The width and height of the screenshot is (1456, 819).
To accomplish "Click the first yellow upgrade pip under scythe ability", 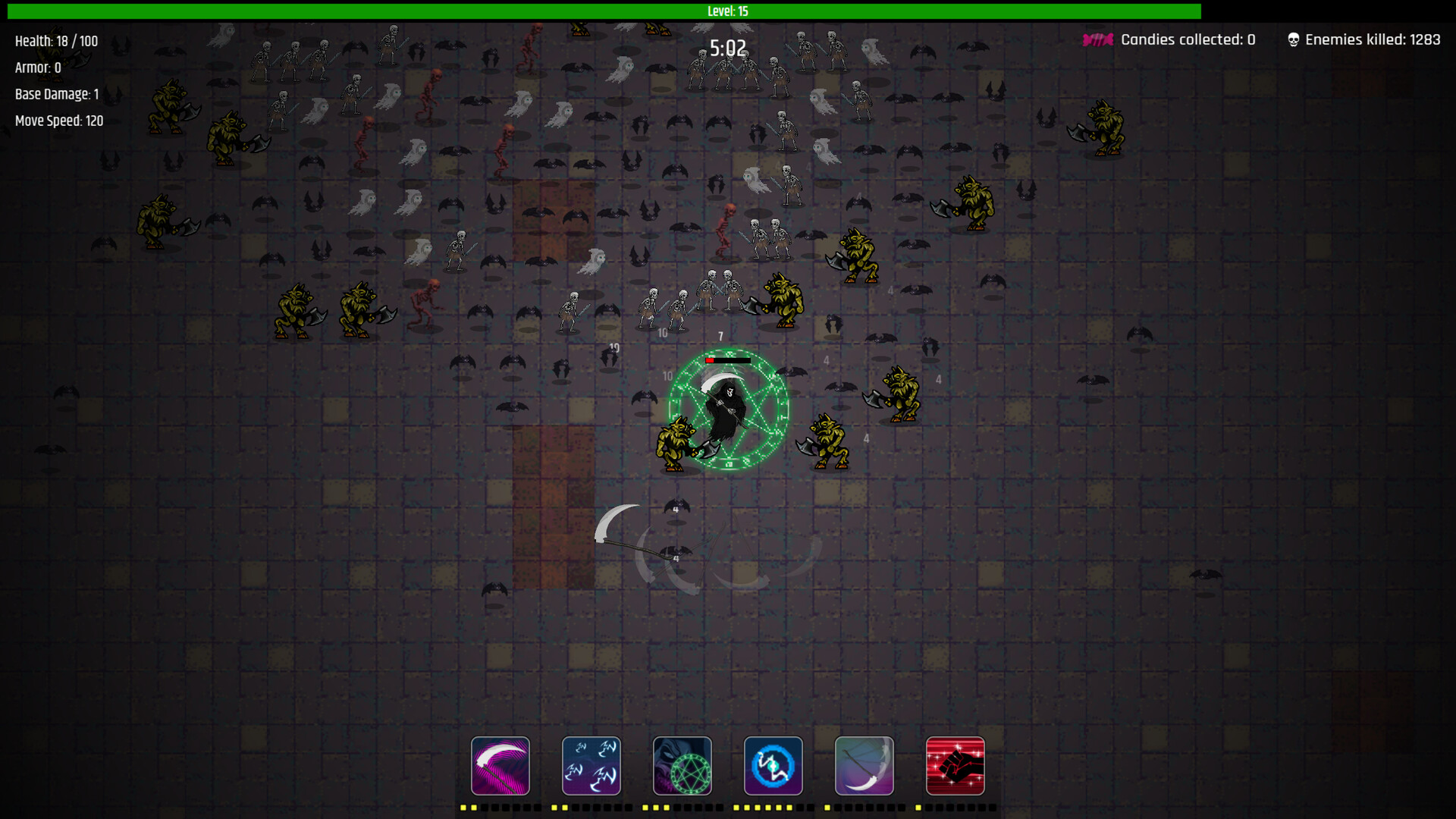I will [463, 808].
